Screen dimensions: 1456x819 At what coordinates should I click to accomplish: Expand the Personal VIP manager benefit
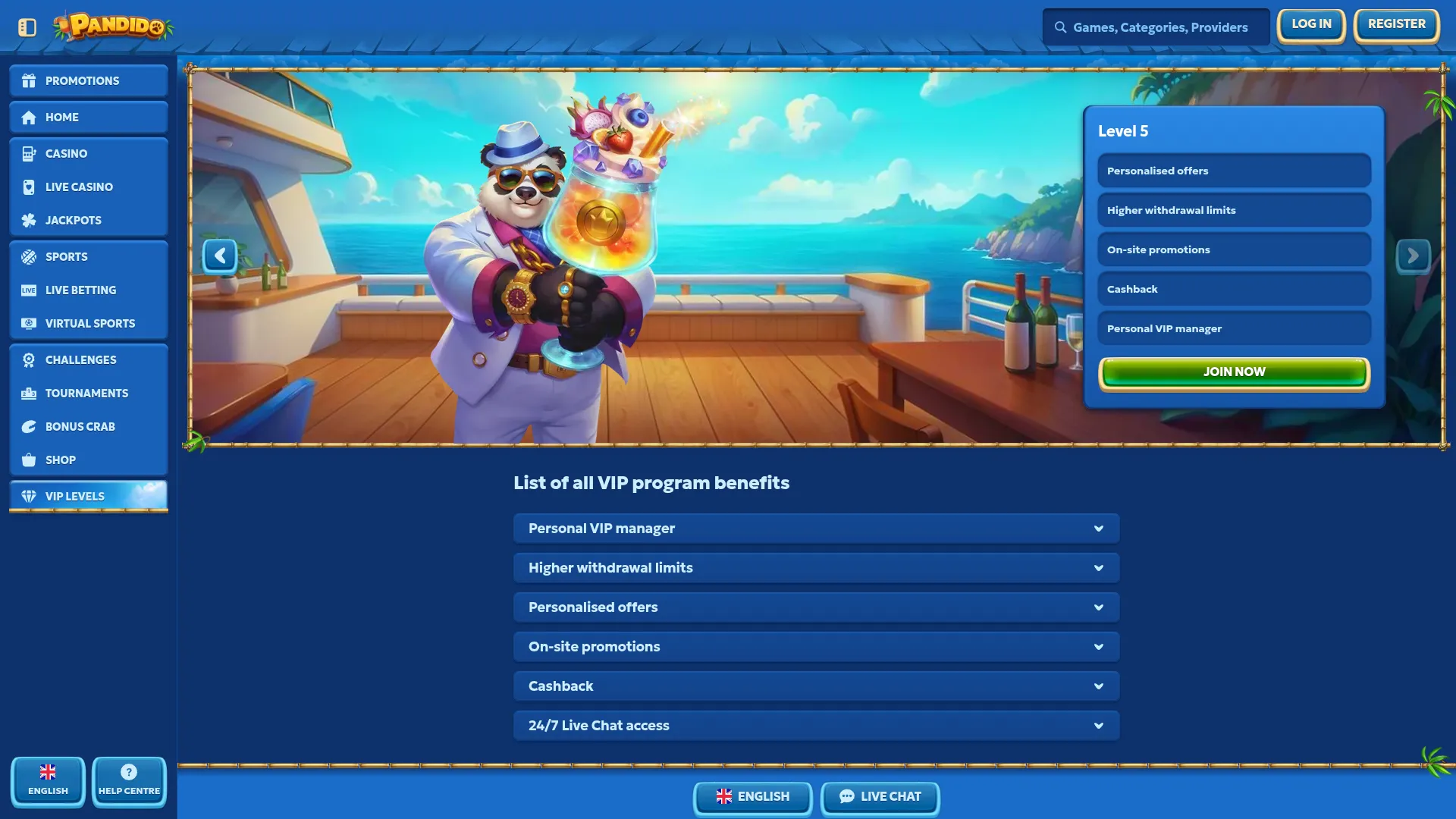[816, 529]
